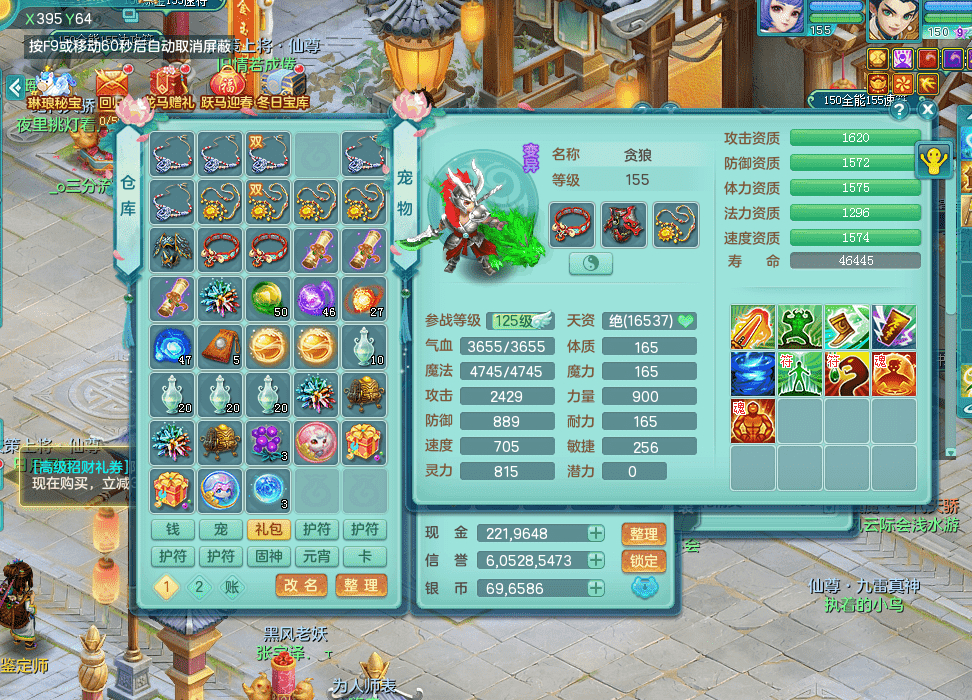The image size is (972, 700).
Task: Choose the 元宵 warehouse category
Action: [315, 556]
